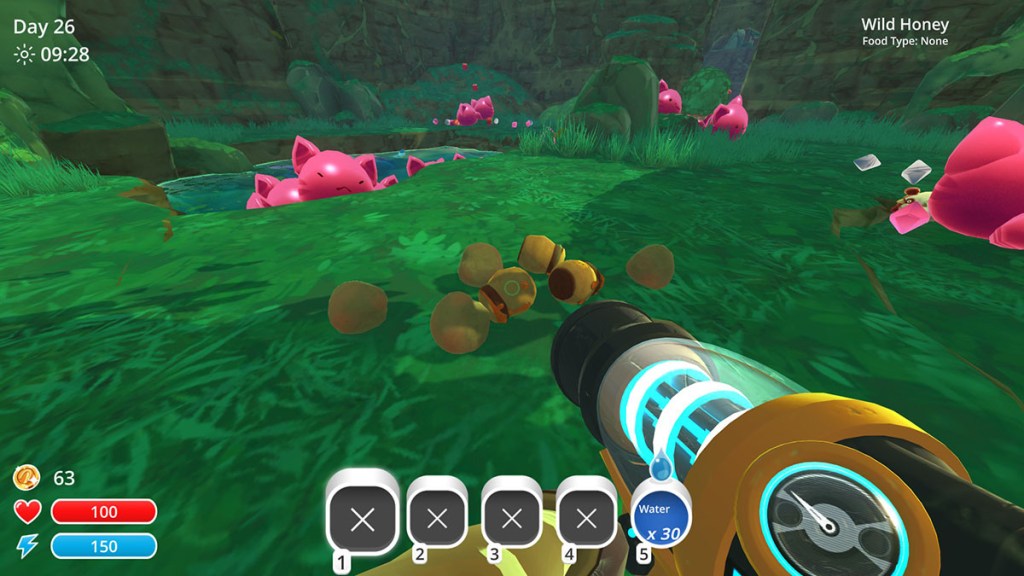Select the Water tank slot
The width and height of the screenshot is (1024, 576).
point(659,517)
